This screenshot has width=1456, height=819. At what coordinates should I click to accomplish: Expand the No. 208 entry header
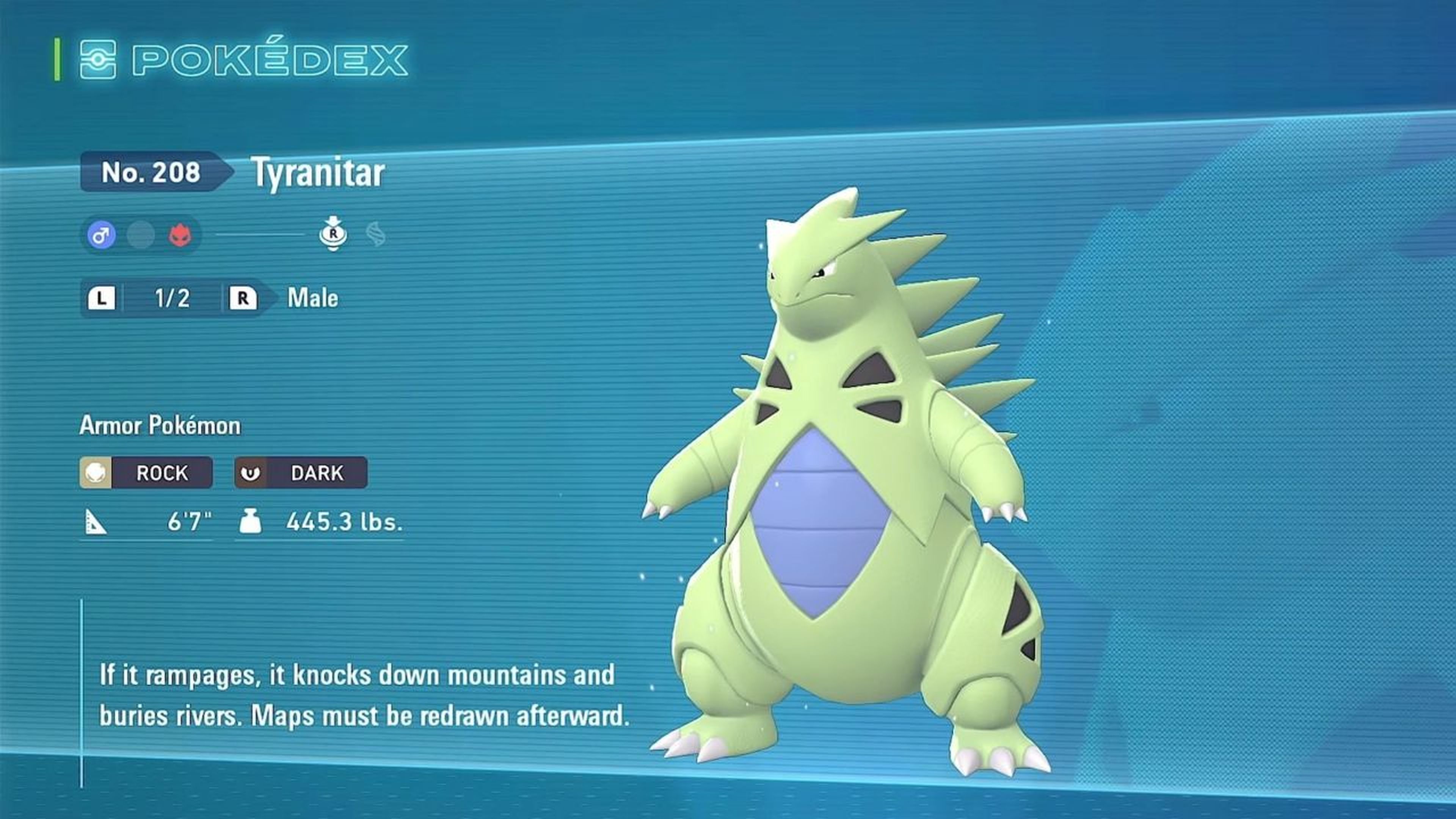[152, 173]
